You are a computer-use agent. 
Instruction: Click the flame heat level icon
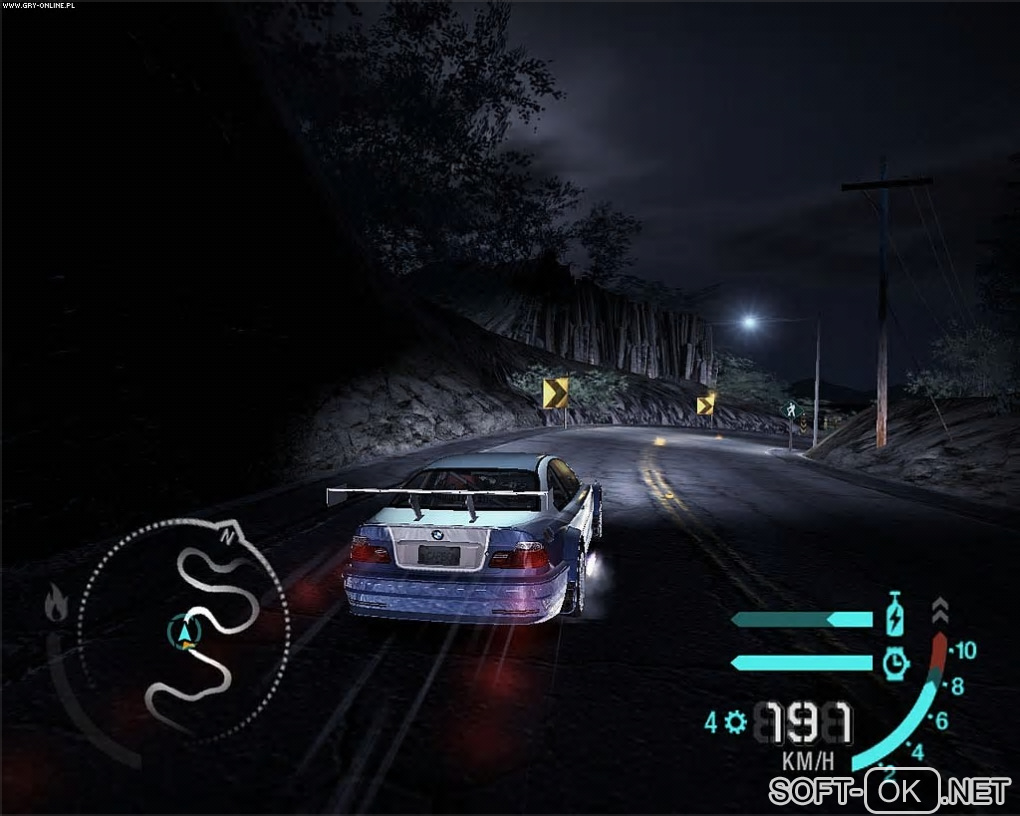56,603
